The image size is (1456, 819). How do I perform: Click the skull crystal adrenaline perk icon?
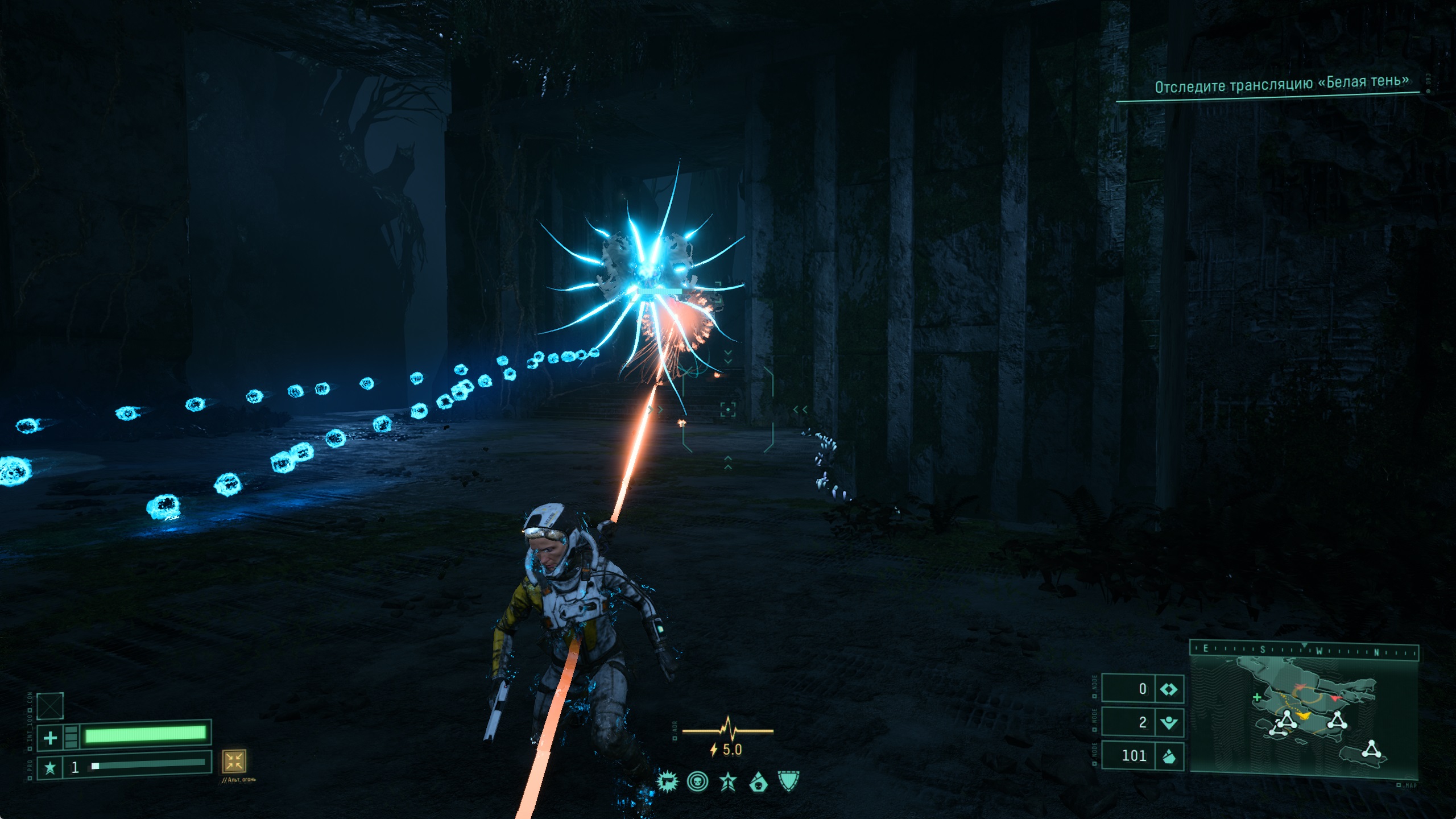coord(758,783)
